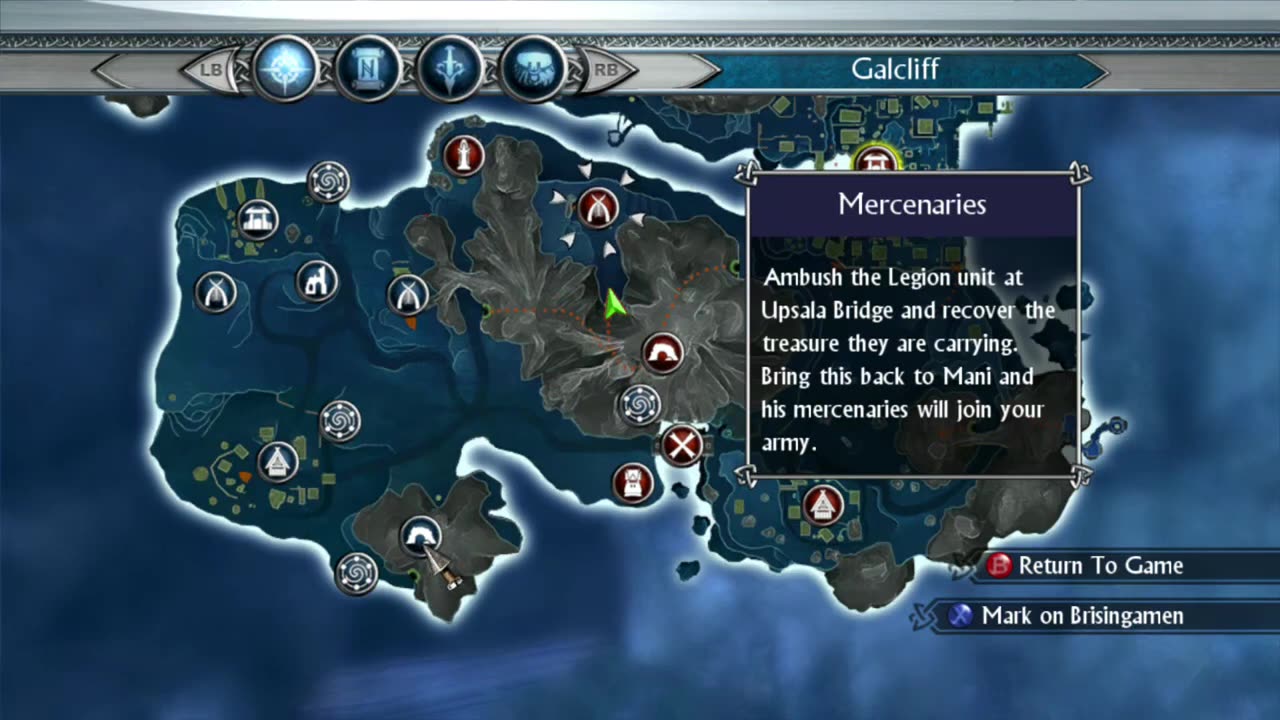Choose the white hut village marker
The height and width of the screenshot is (720, 1280).
tap(278, 461)
